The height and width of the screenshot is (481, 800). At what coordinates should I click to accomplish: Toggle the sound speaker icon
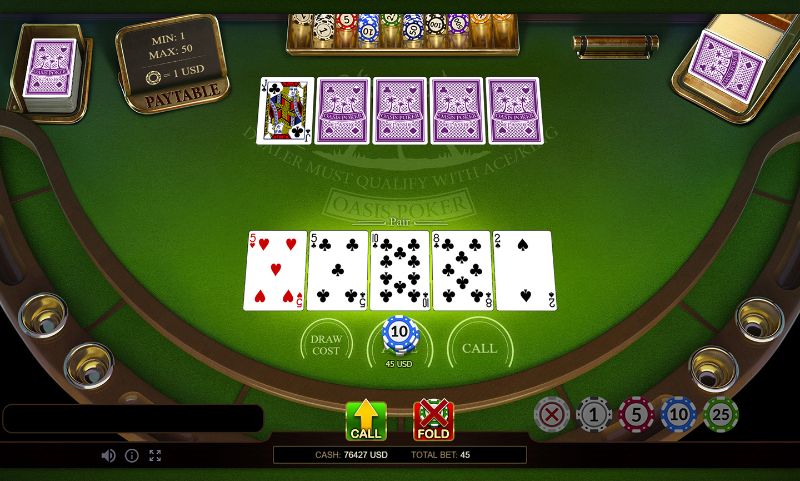(108, 455)
